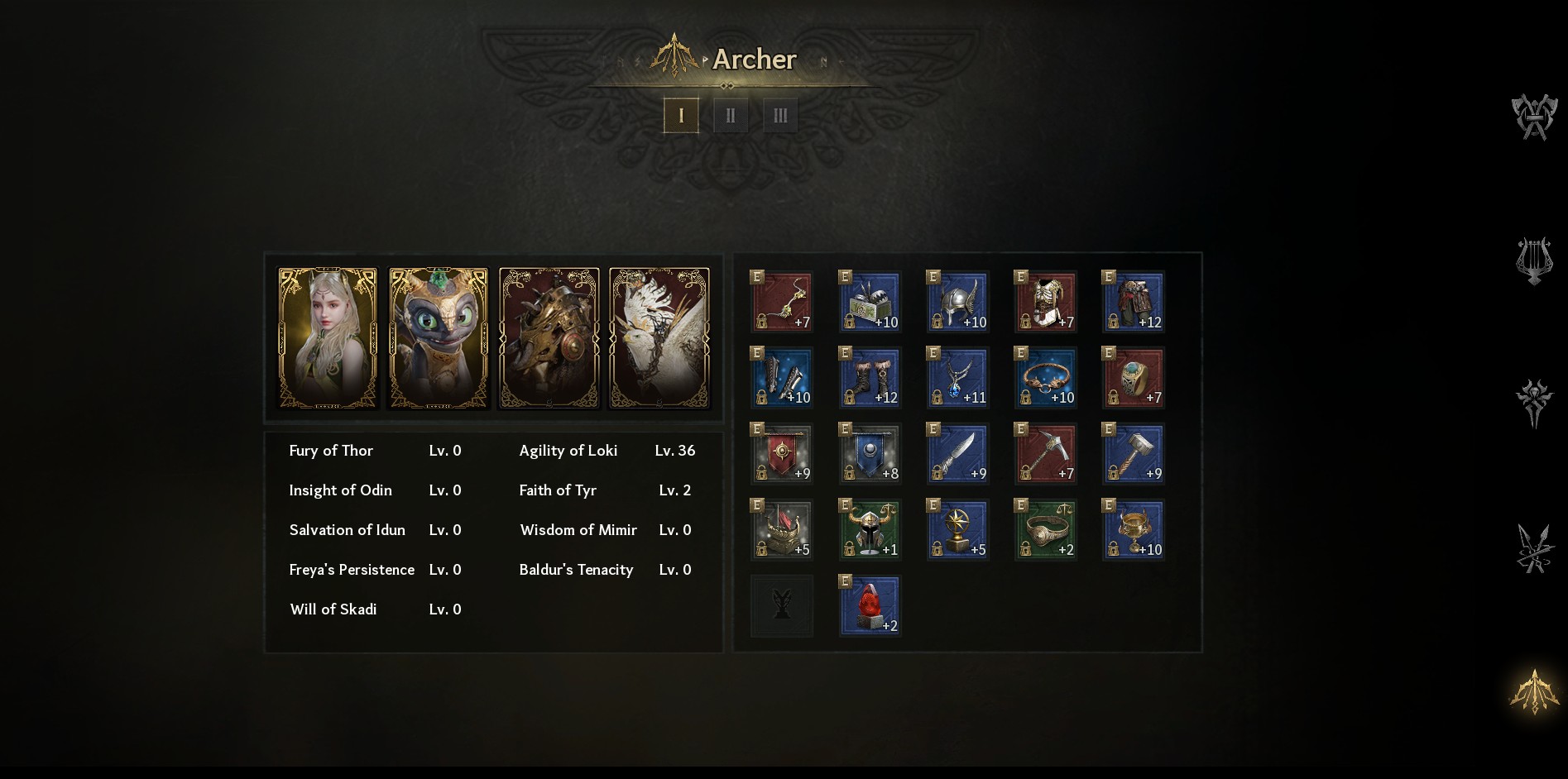
Task: Choose the white eagle card
Action: (x=659, y=337)
